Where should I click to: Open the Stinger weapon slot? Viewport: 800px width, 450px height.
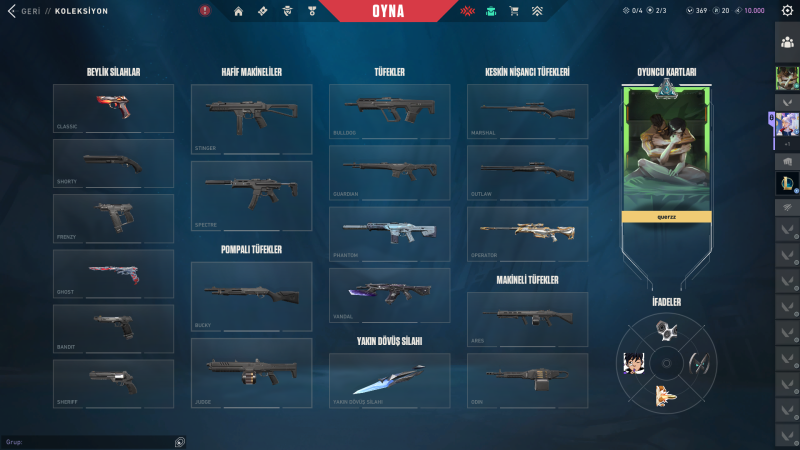coord(251,119)
